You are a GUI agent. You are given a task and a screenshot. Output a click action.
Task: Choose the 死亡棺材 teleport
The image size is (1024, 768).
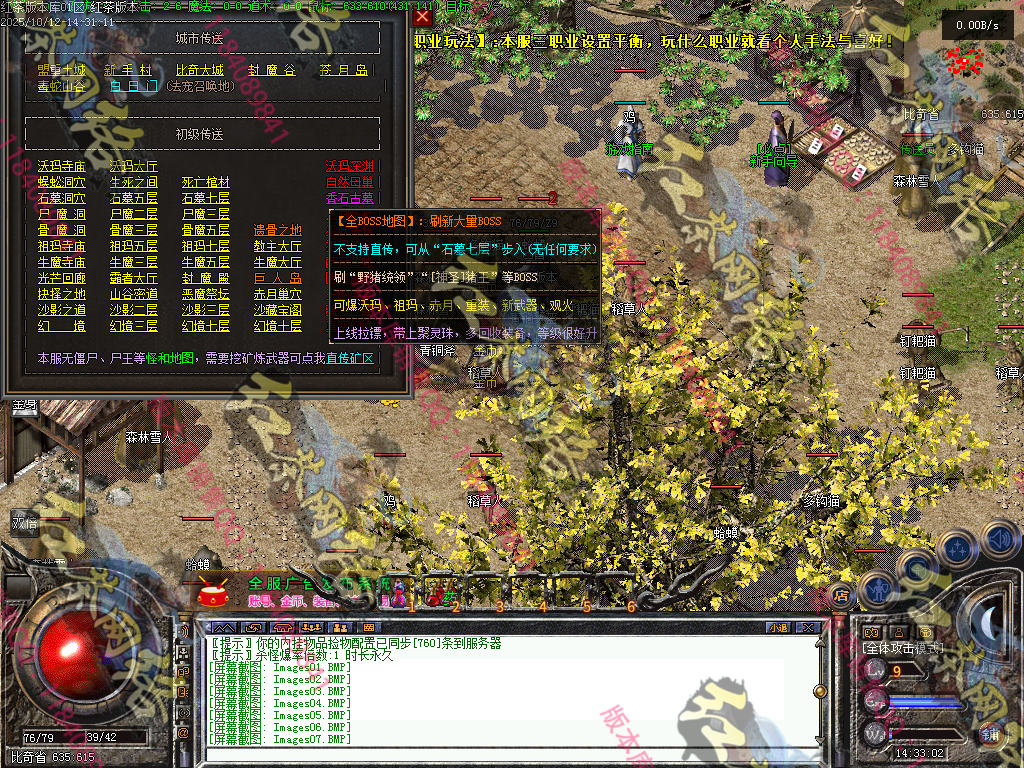[205, 182]
